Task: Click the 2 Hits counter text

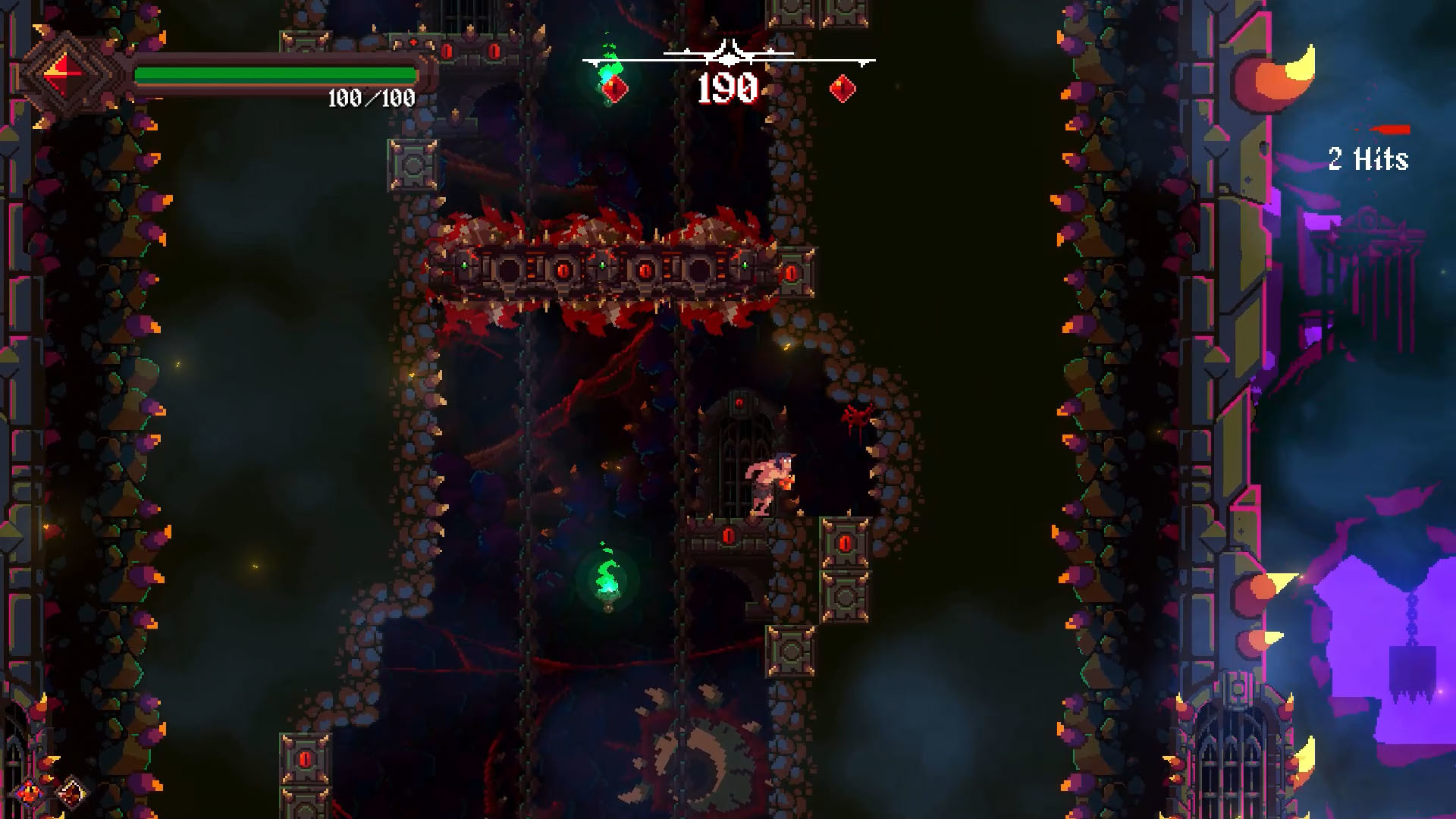Action: (x=1368, y=159)
